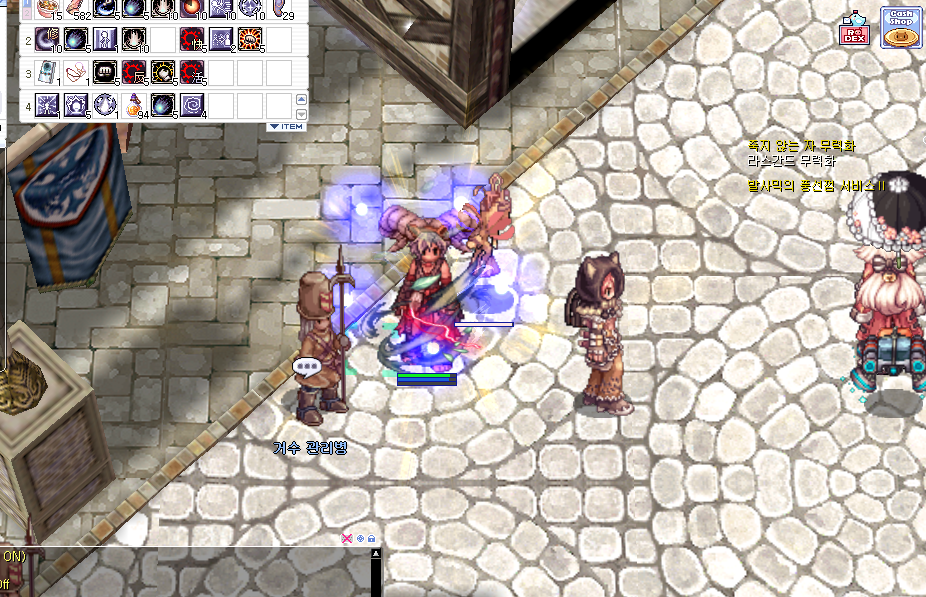926x597 pixels.
Task: Select the blue card item in row 3
Action: pos(47,73)
